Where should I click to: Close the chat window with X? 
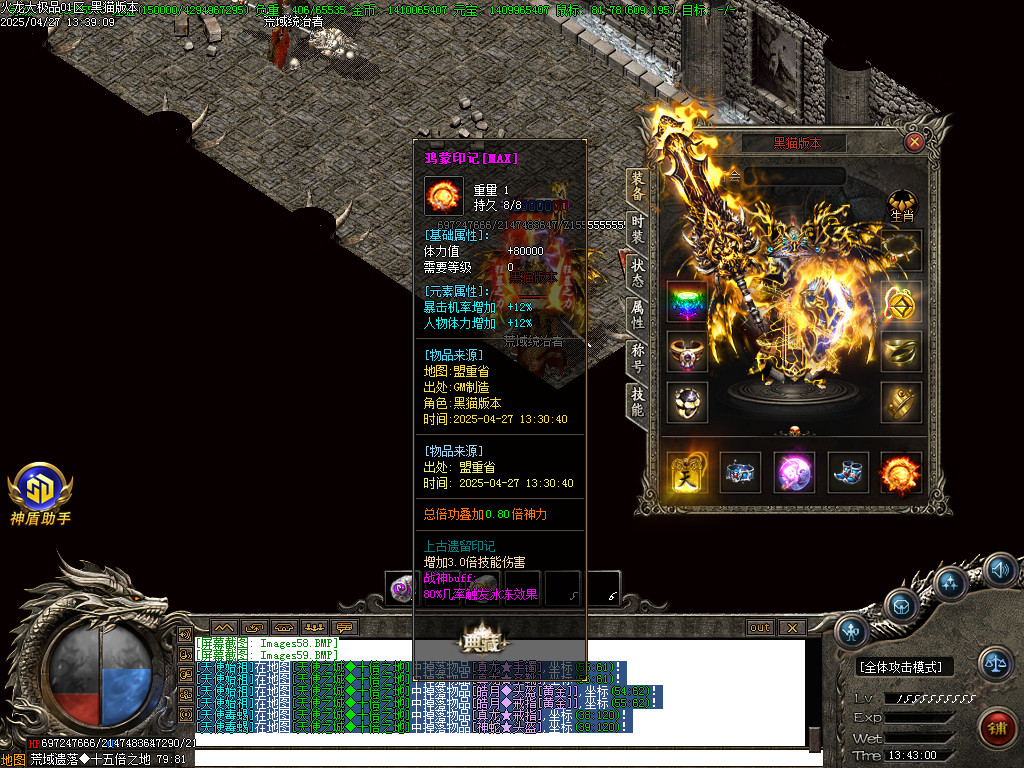pos(791,628)
